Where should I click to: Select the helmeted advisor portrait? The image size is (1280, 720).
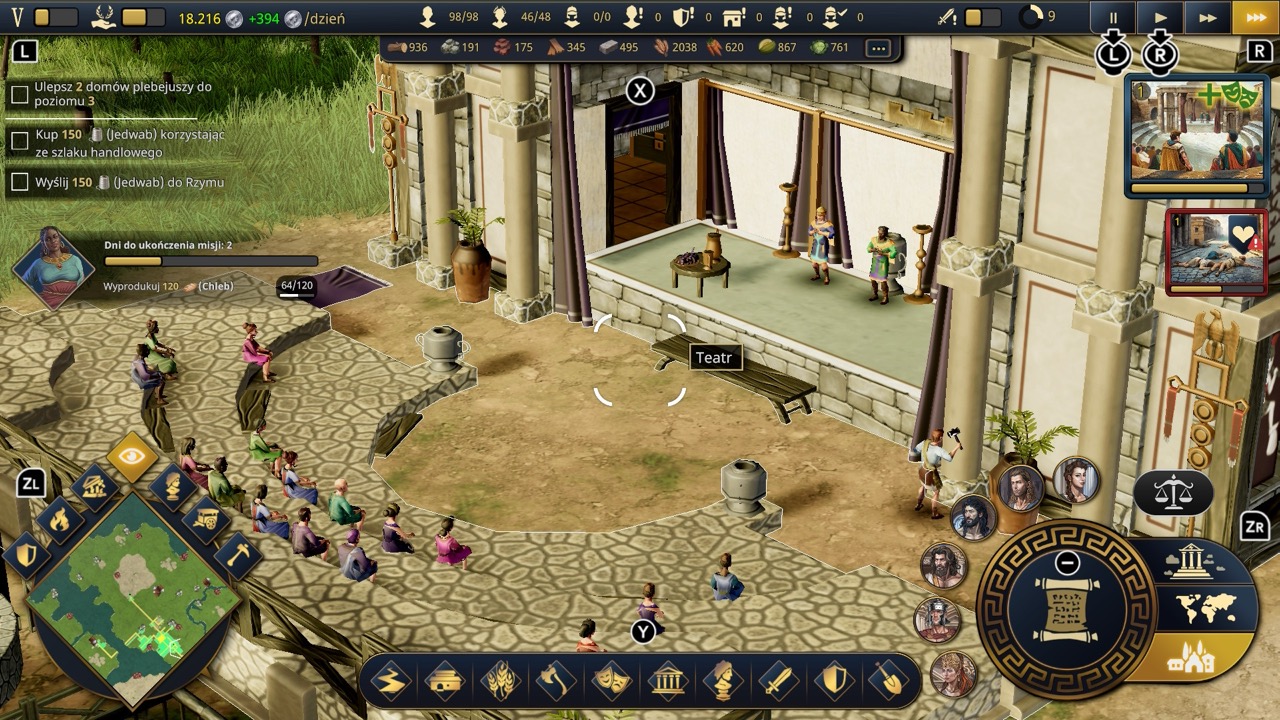pyautogui.click(x=937, y=620)
